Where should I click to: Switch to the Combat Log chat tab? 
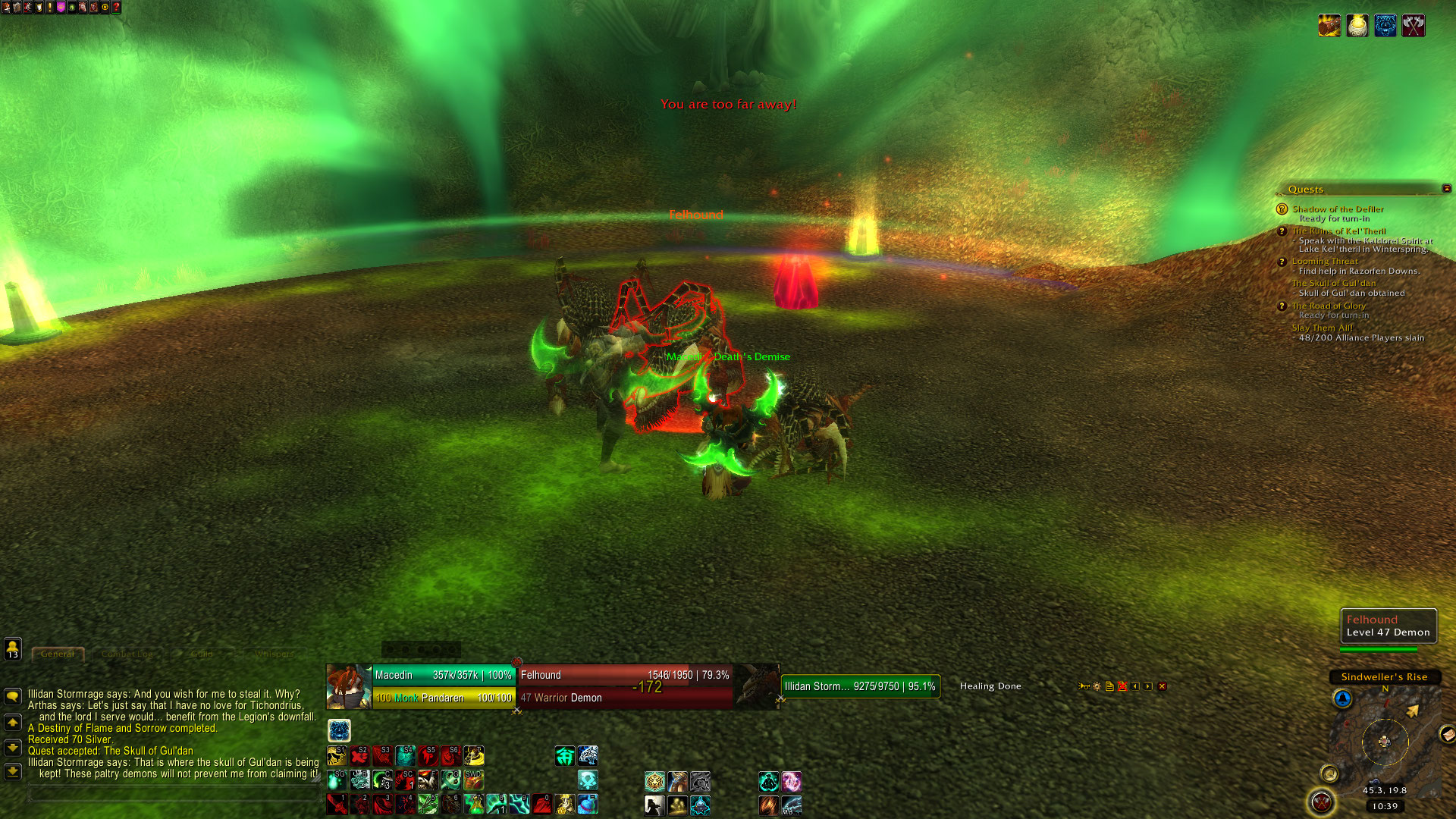tap(127, 654)
